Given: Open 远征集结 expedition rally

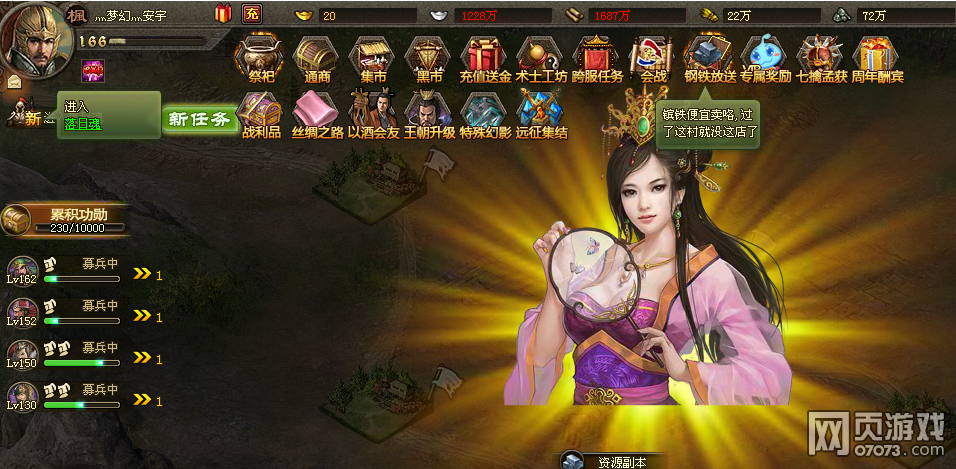Looking at the screenshot, I should click(x=541, y=112).
